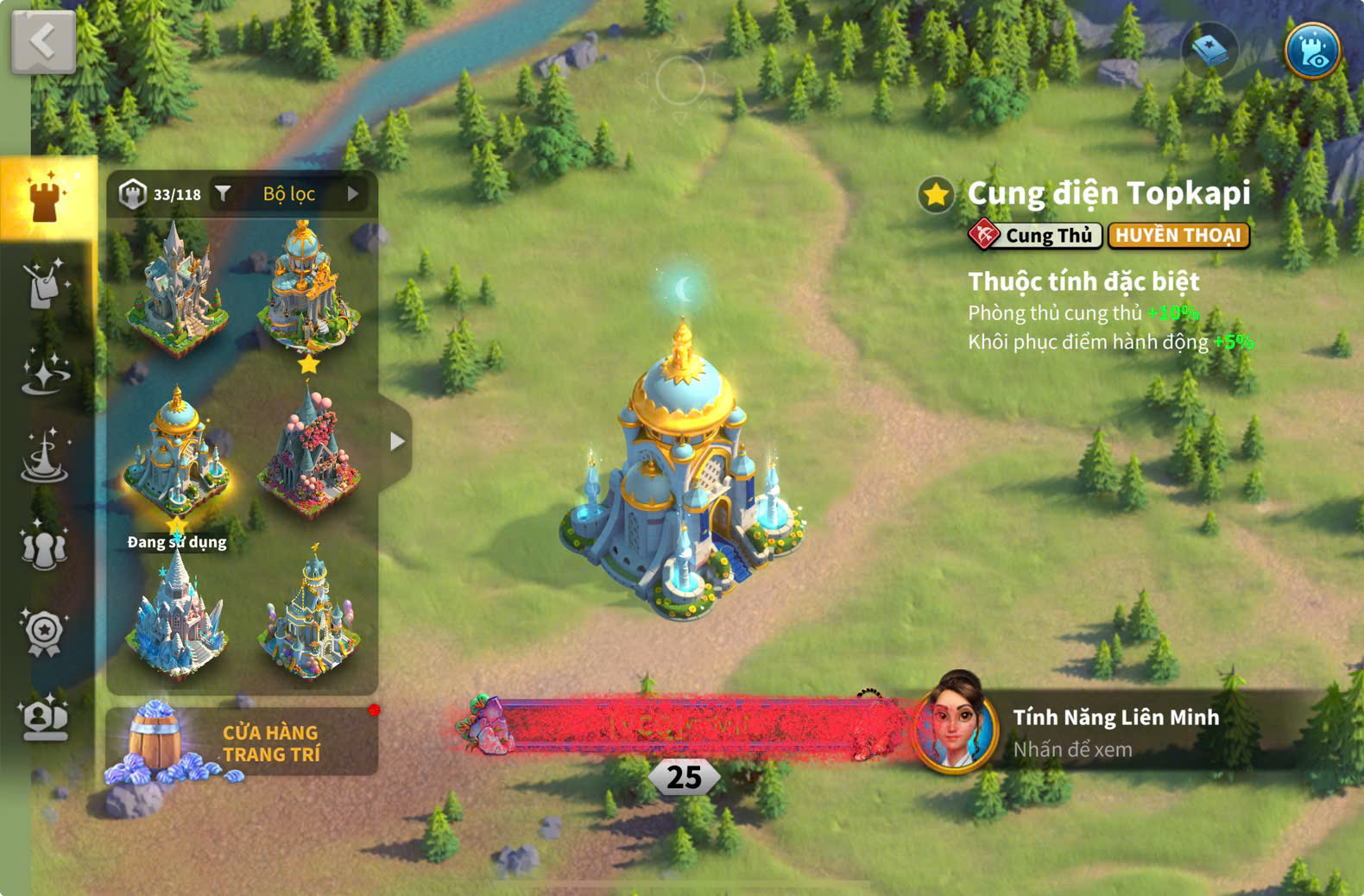The width and height of the screenshot is (1364, 896).
Task: View Tính Năng Liên Minh details
Action: click(x=1114, y=732)
